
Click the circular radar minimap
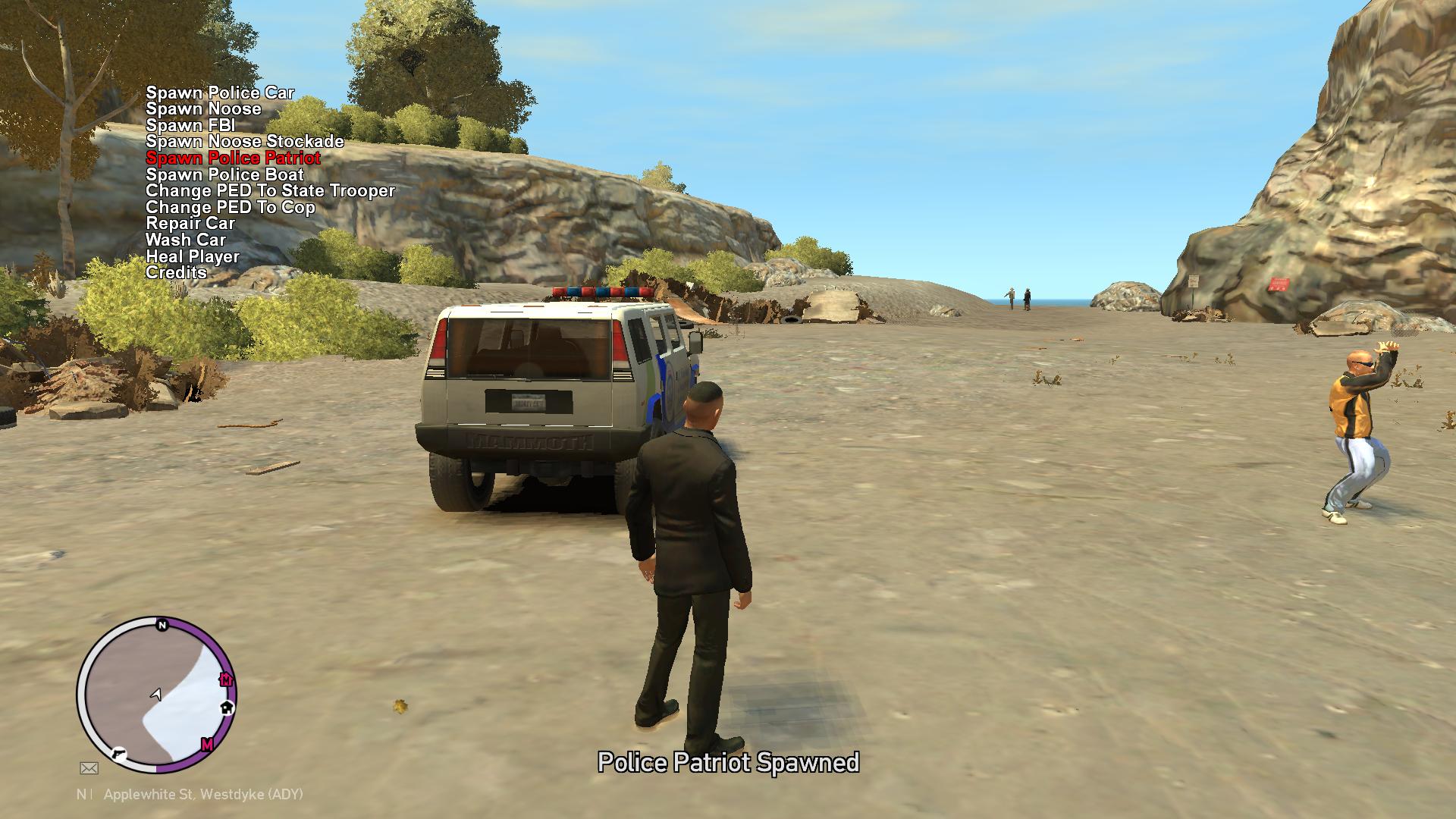click(157, 695)
